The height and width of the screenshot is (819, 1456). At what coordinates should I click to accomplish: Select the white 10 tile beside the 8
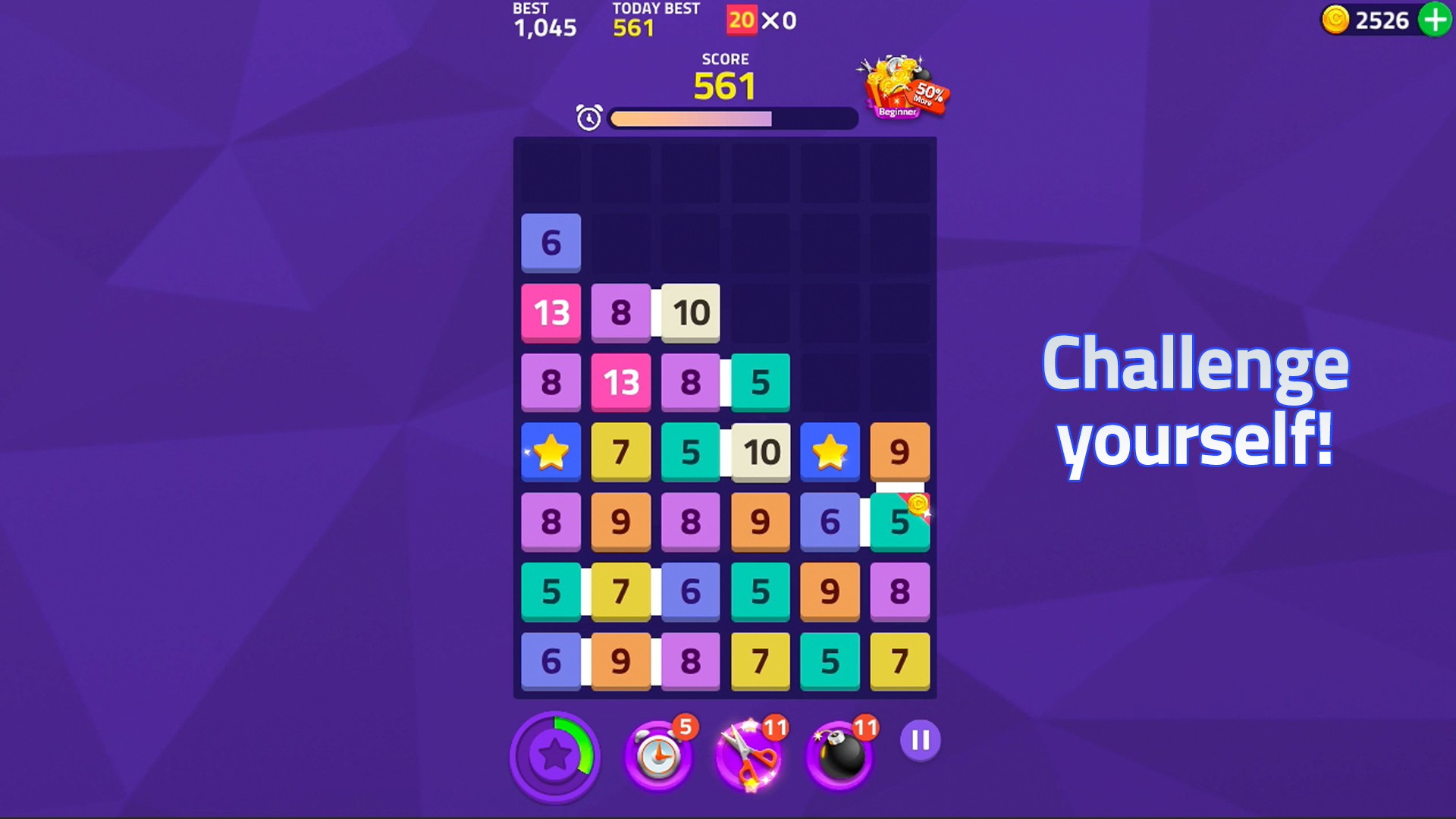click(x=690, y=312)
